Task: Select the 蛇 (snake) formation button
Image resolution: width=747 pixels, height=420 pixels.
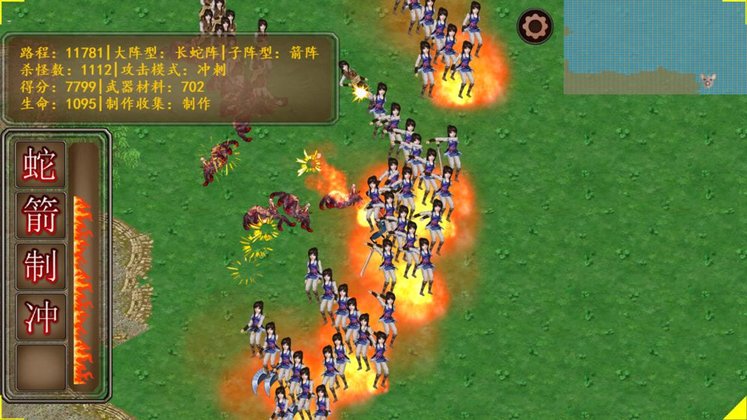Action: 40,165
